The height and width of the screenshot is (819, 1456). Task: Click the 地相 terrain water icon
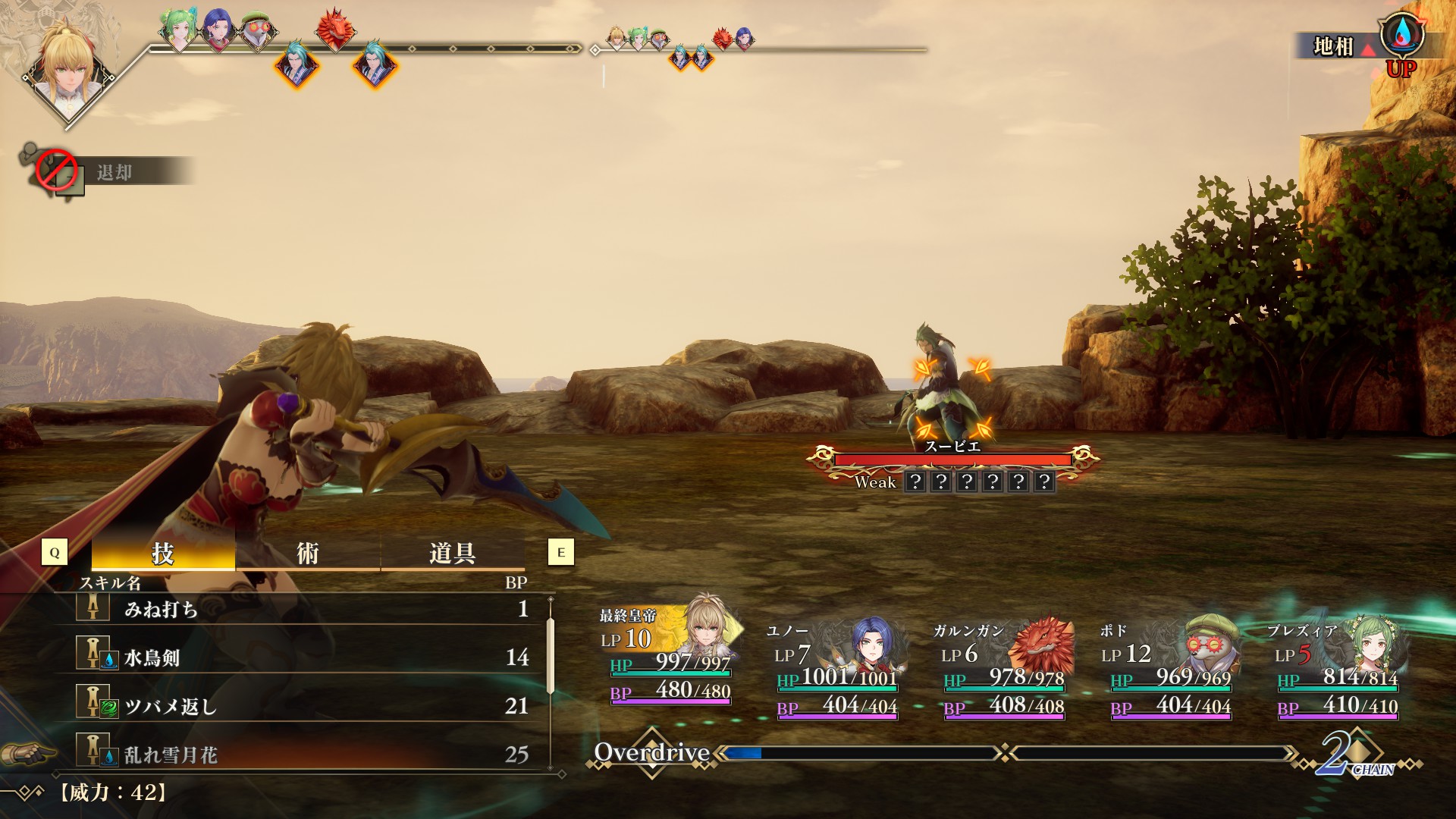[1401, 34]
